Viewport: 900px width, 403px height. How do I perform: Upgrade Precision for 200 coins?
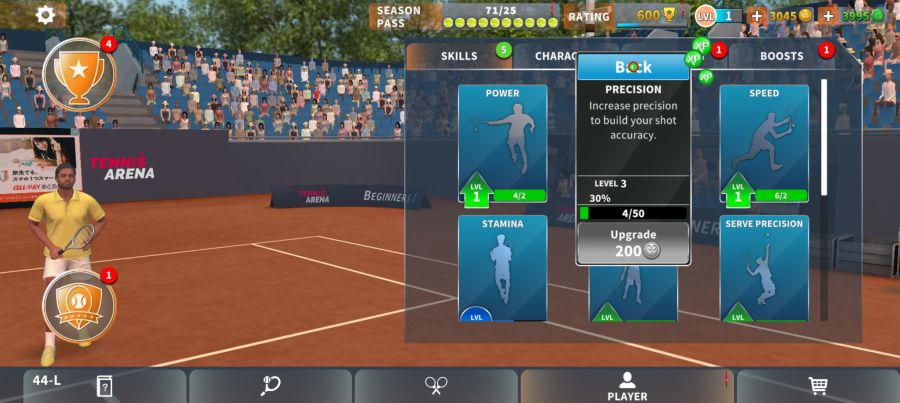(x=632, y=243)
